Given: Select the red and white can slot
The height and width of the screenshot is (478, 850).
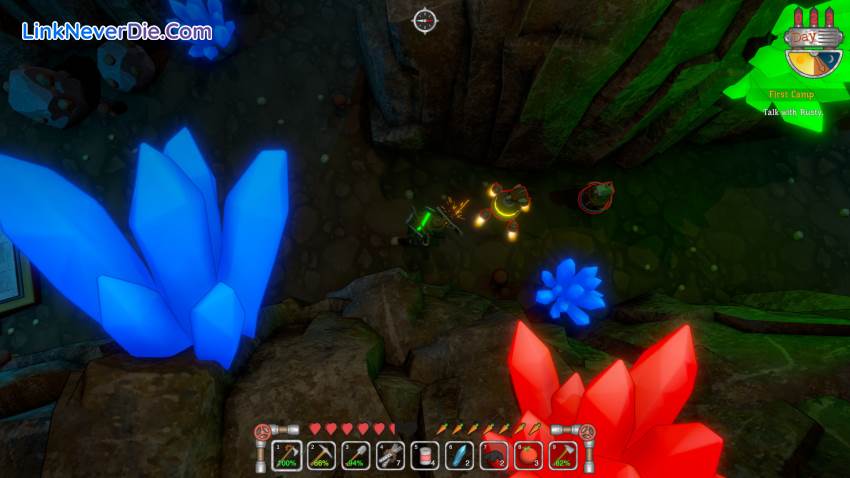Looking at the screenshot, I should 424,456.
